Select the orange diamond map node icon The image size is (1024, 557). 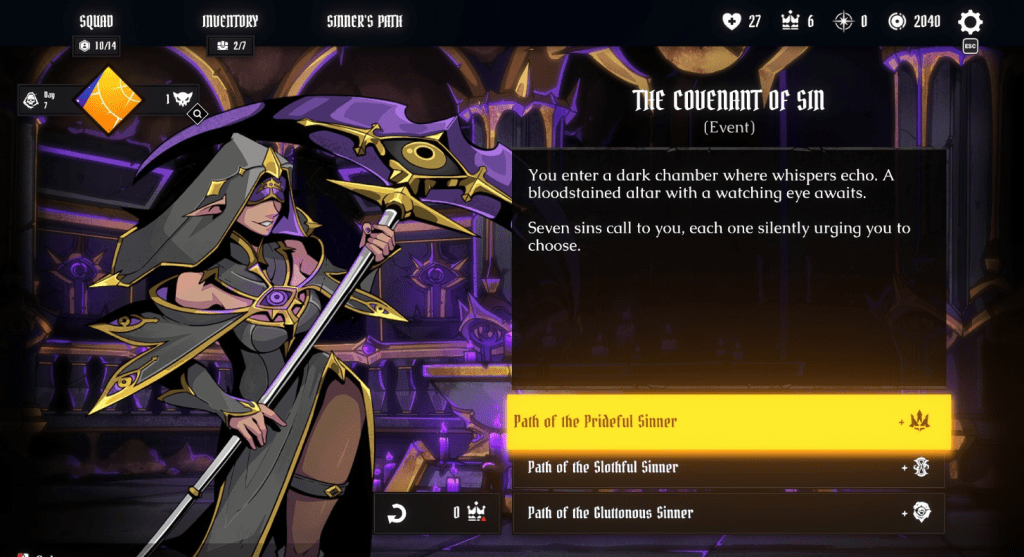[110, 99]
